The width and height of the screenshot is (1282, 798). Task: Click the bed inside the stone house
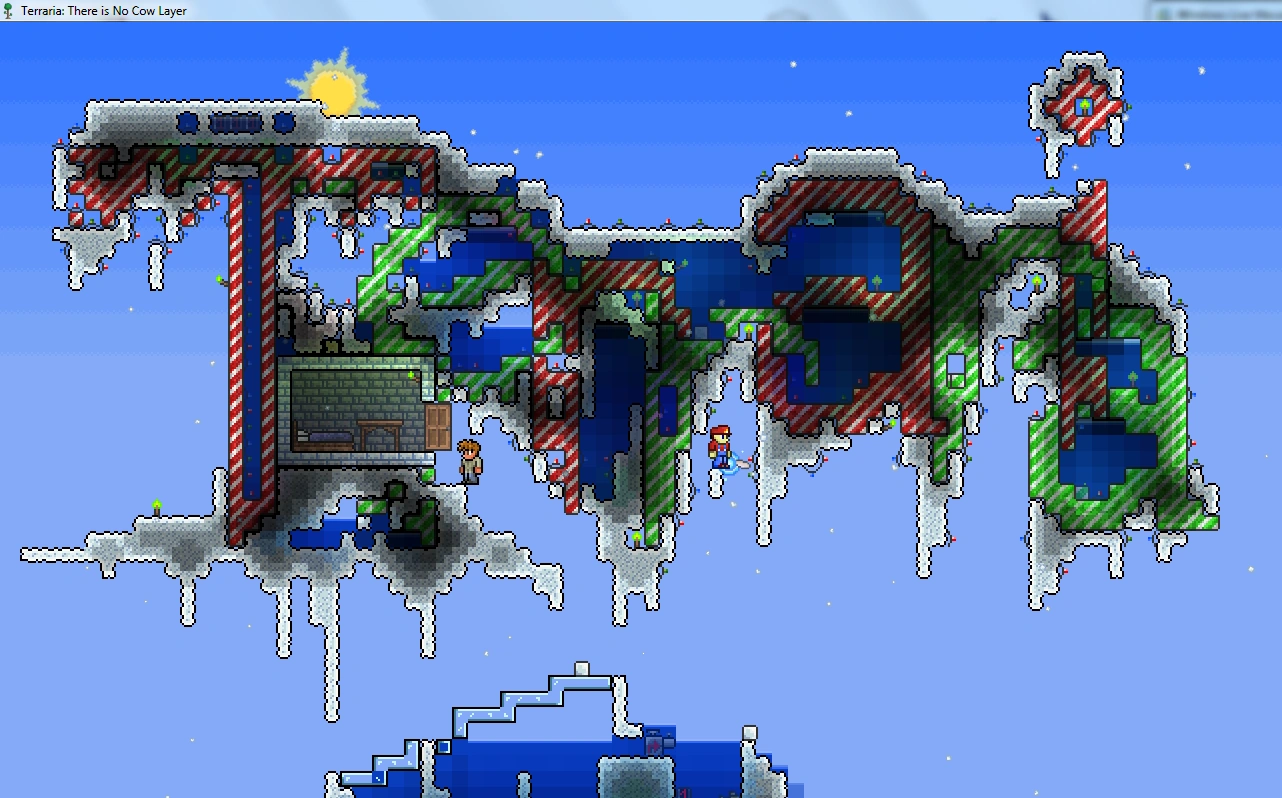point(324,437)
